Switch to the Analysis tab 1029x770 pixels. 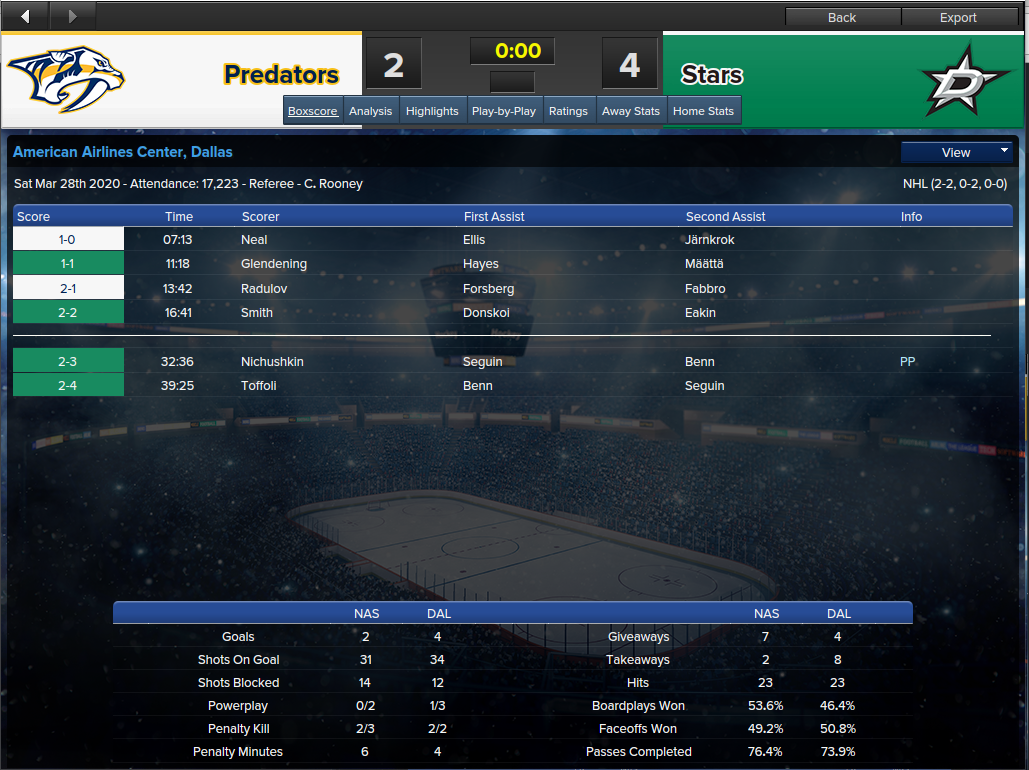tap(370, 111)
